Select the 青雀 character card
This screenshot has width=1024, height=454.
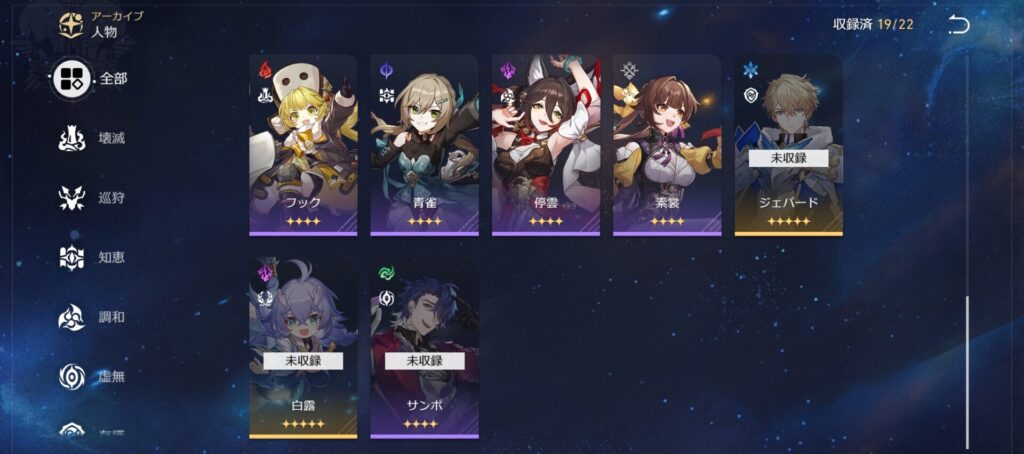424,145
